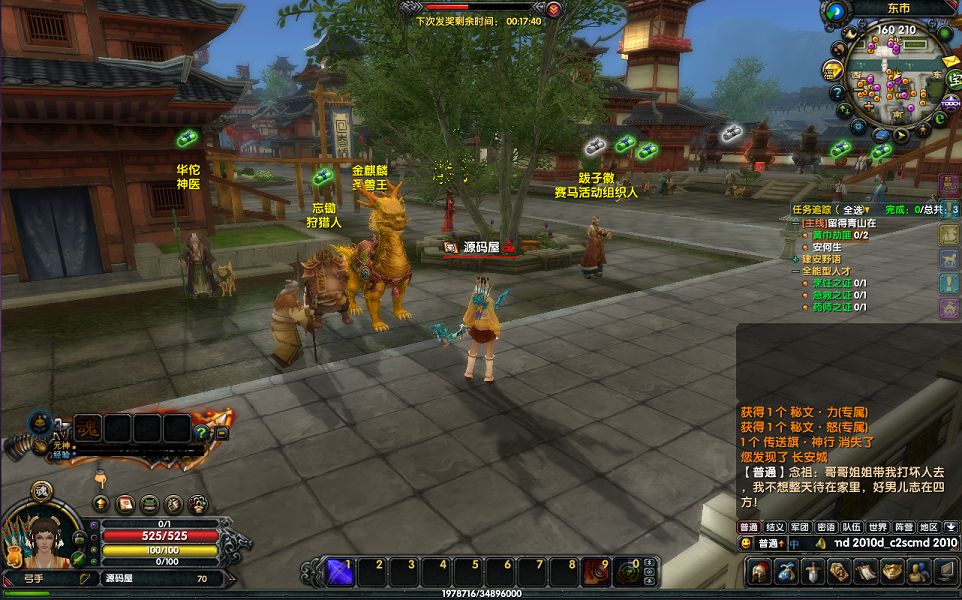The height and width of the screenshot is (600, 962).
Task: Select the 普通 chat channel tab
Action: point(748,527)
